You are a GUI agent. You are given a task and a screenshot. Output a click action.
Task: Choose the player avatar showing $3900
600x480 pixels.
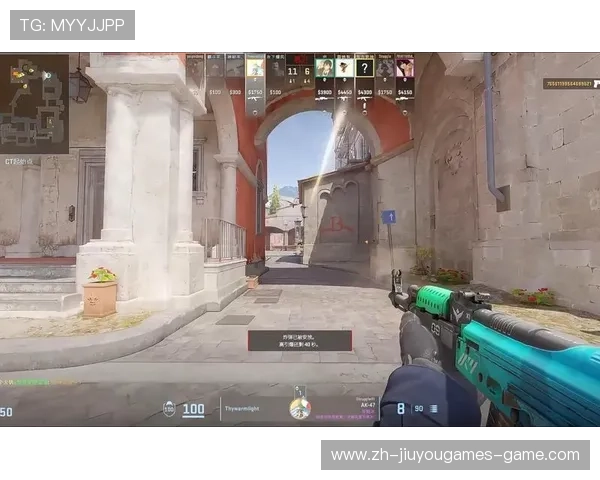tap(324, 68)
